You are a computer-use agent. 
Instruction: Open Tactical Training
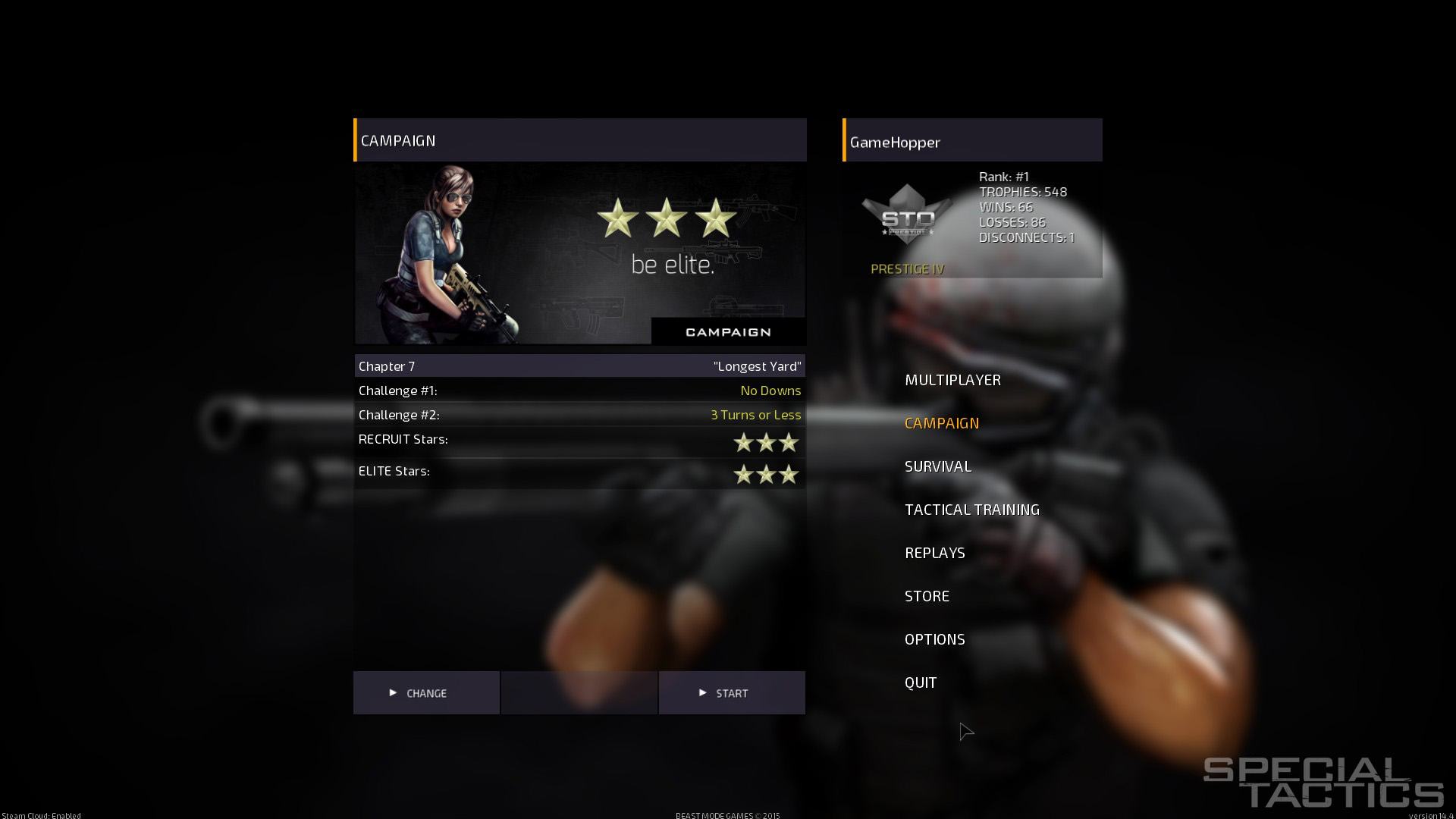[971, 510]
